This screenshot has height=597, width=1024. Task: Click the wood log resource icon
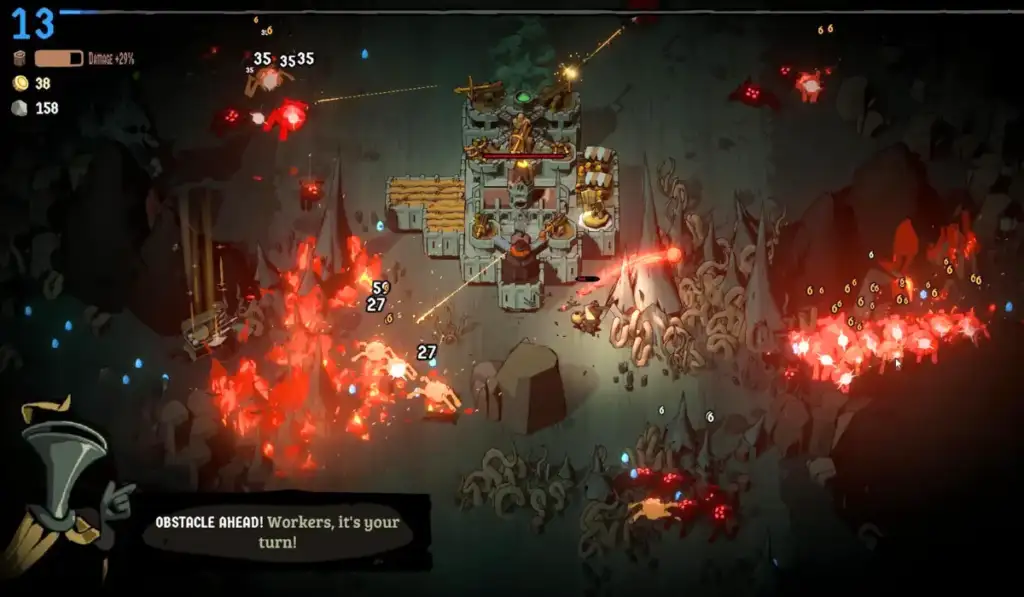20,58
